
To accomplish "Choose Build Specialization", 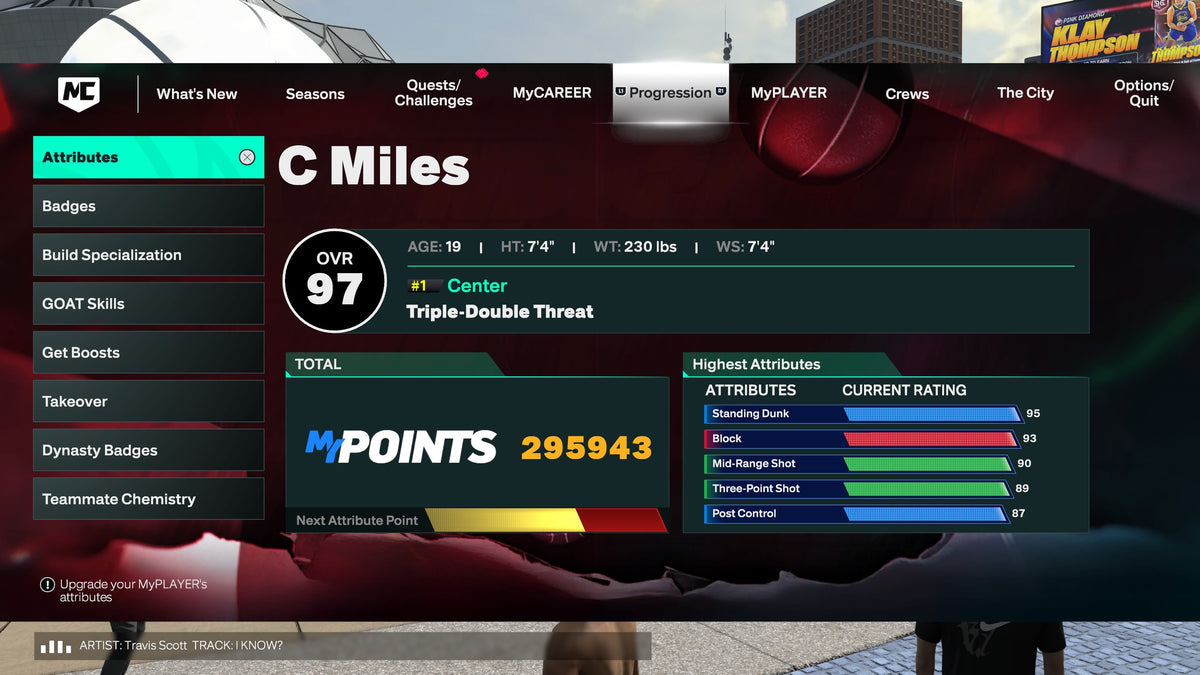I will (148, 255).
